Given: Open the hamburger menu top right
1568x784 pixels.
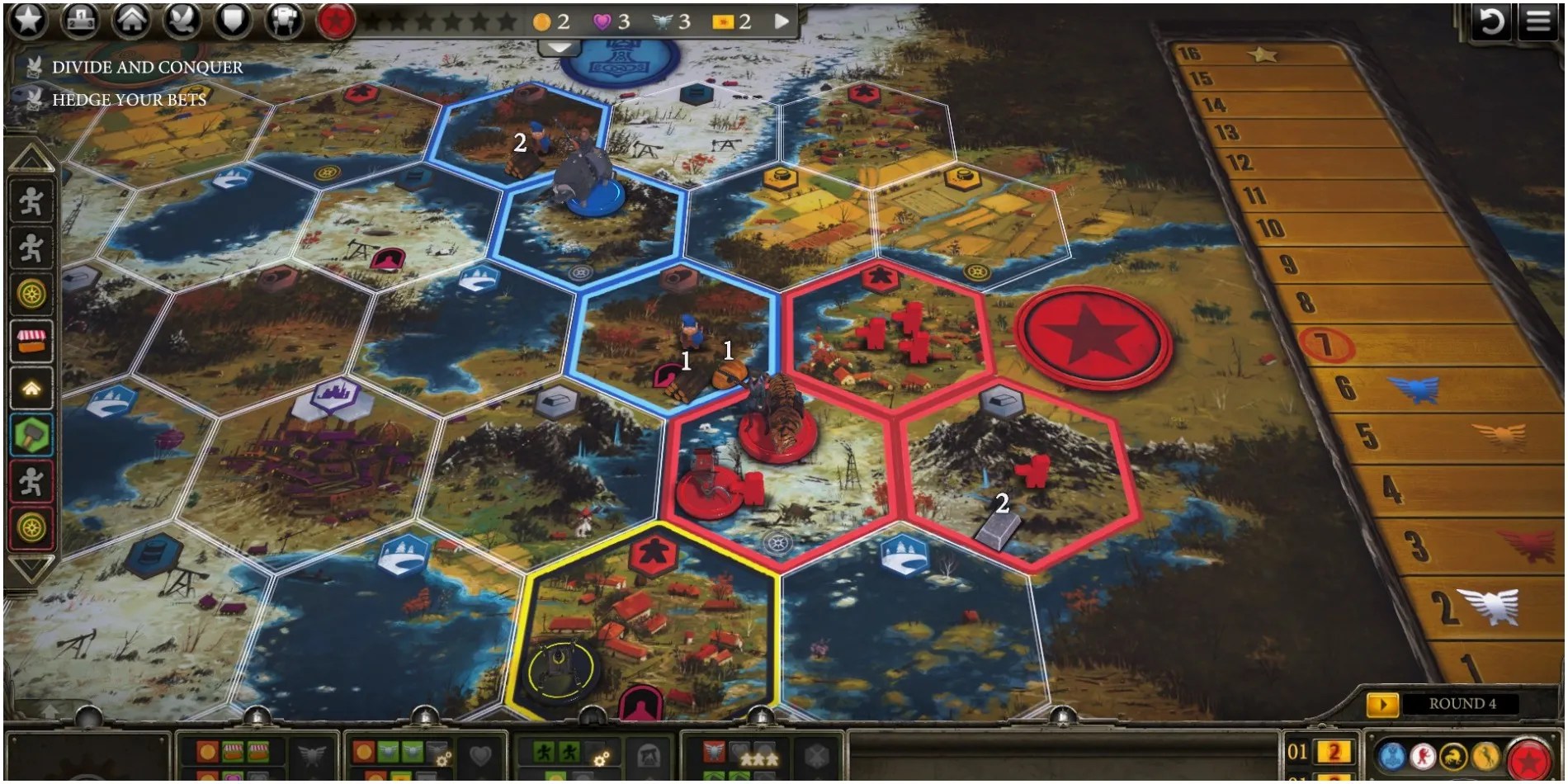Looking at the screenshot, I should [x=1537, y=21].
